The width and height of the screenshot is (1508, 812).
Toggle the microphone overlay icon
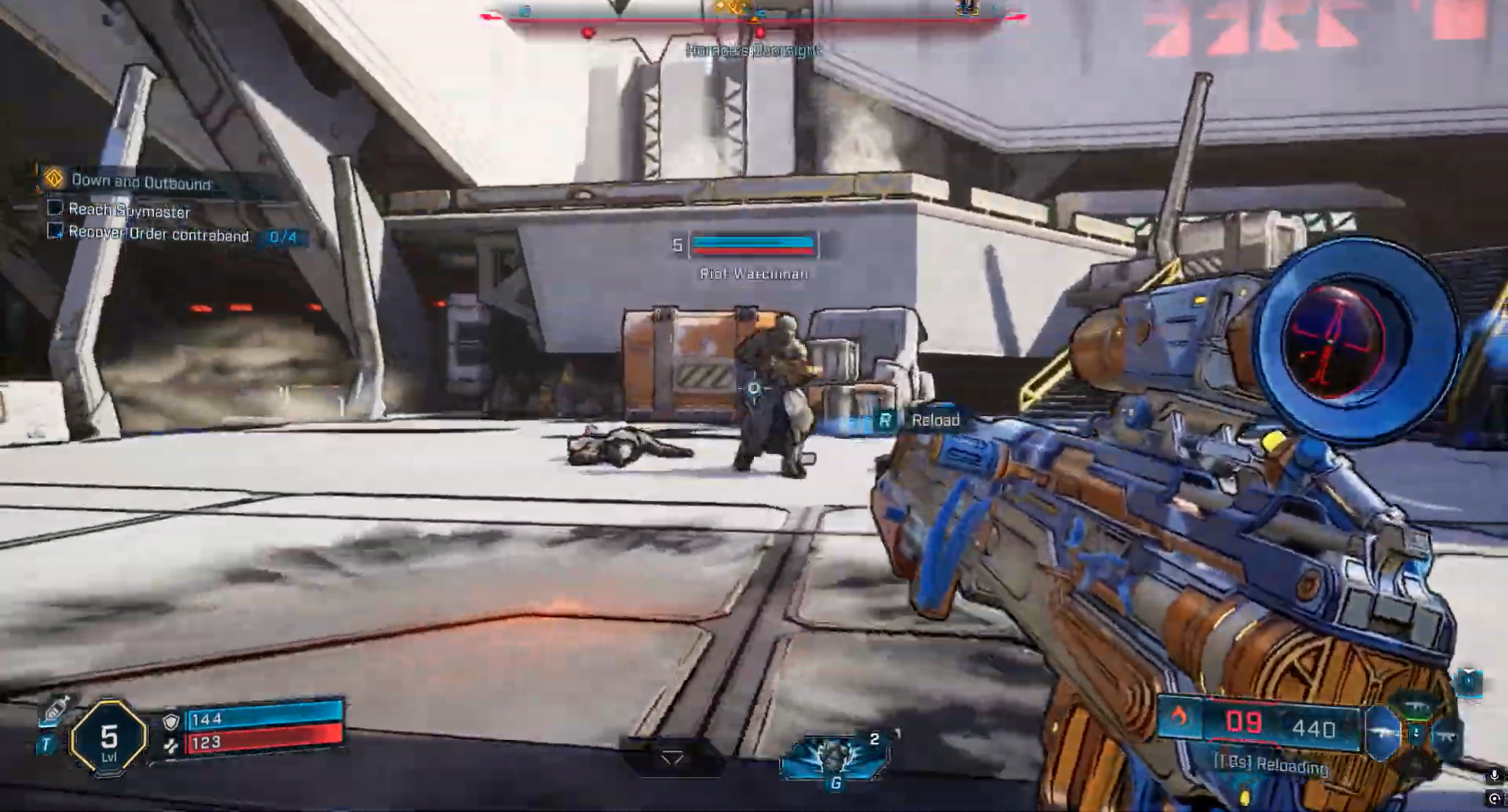point(1493,776)
